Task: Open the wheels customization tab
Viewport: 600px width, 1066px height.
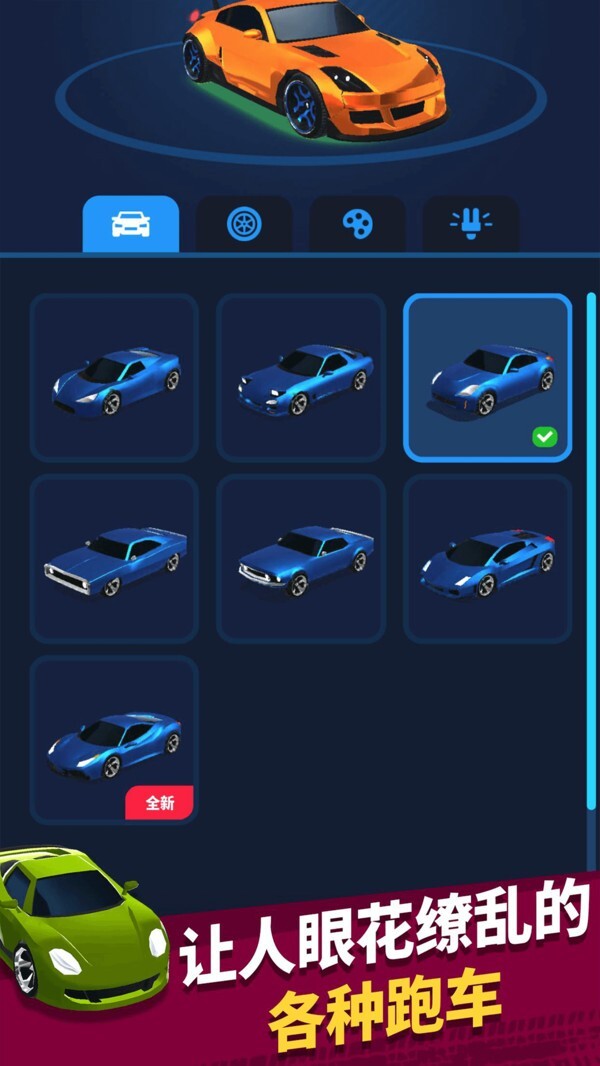Action: click(243, 224)
